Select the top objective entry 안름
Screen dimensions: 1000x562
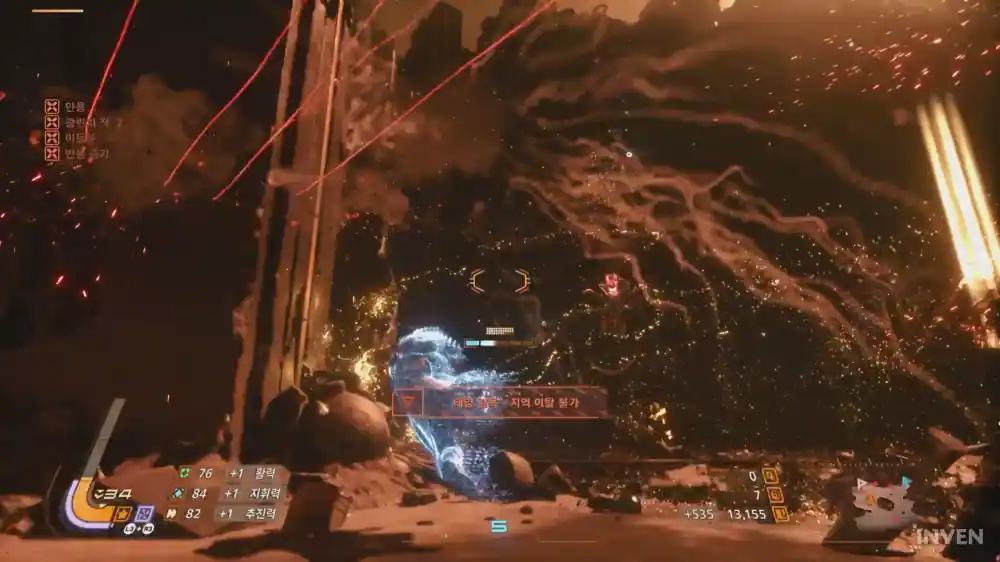click(52, 105)
